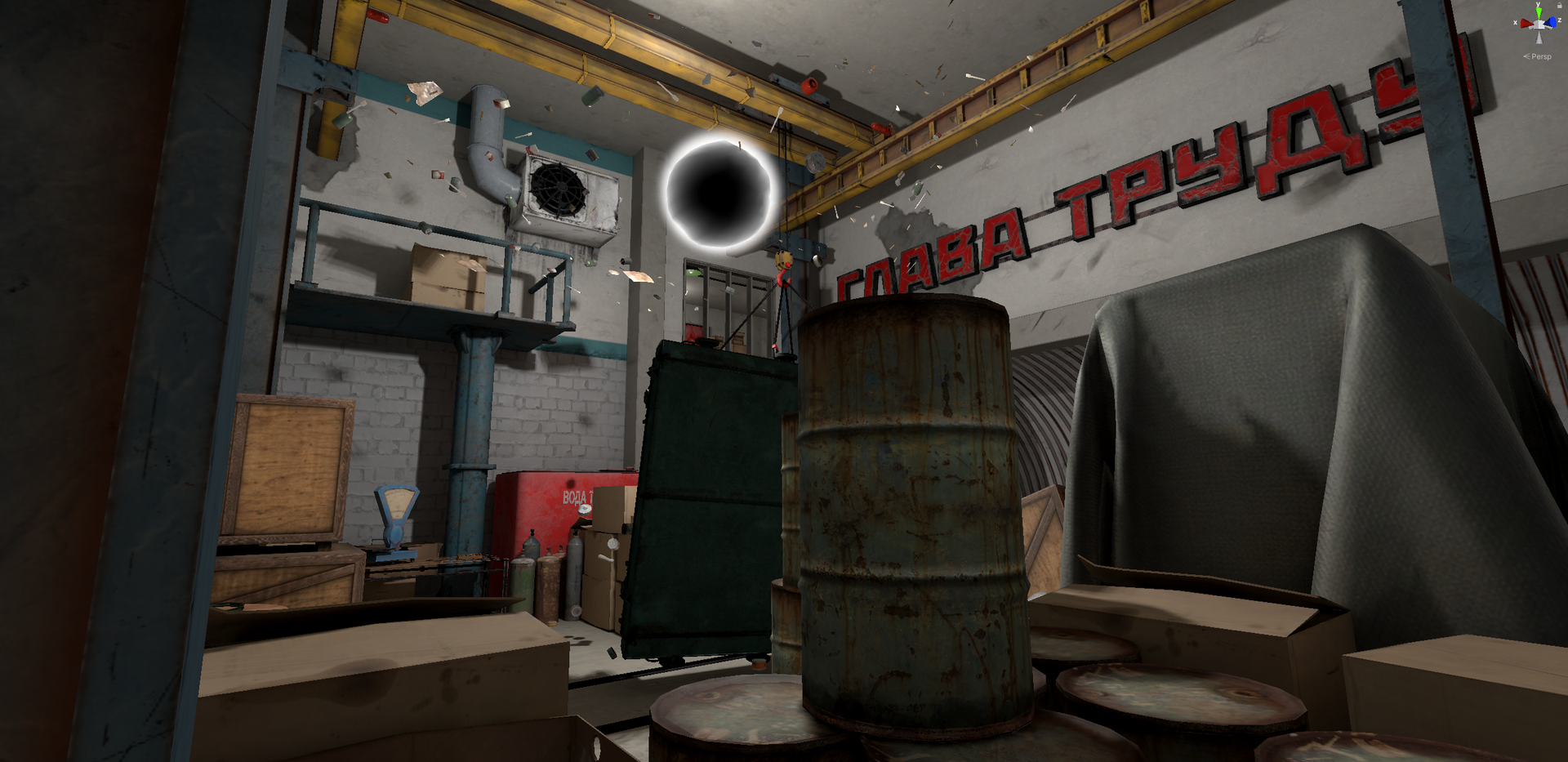This screenshot has height=762, width=1568.
Task: Toggle the scene gizmo rotation lock
Action: coord(1558,7)
